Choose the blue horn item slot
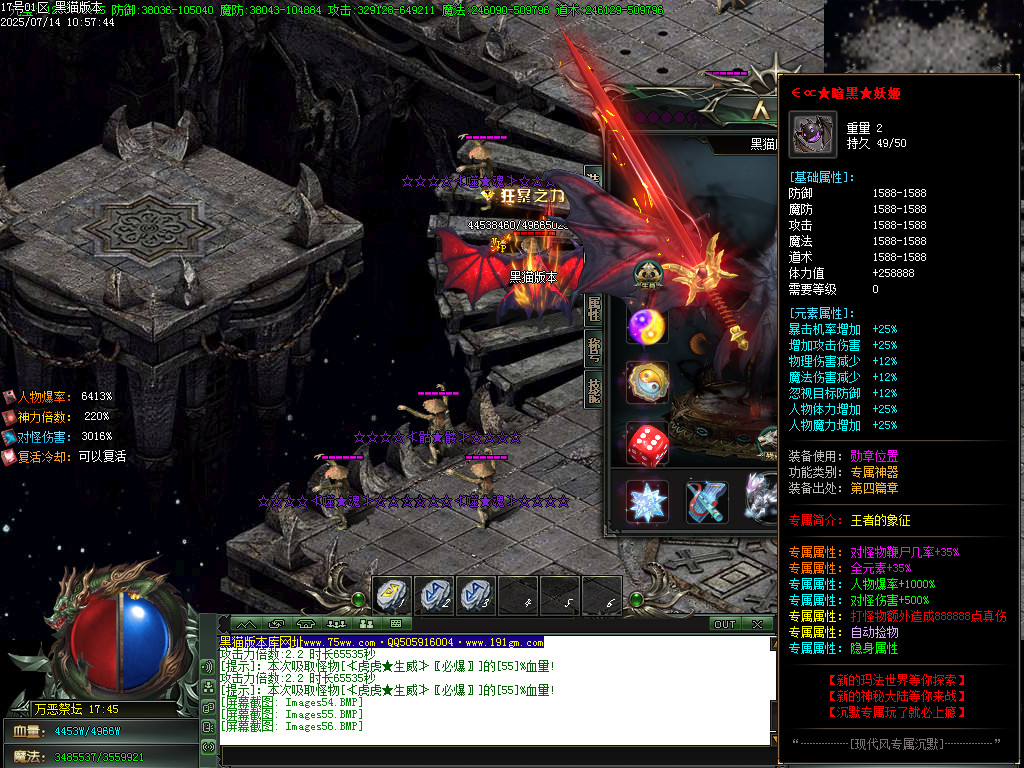This screenshot has width=1024, height=768. [707, 501]
